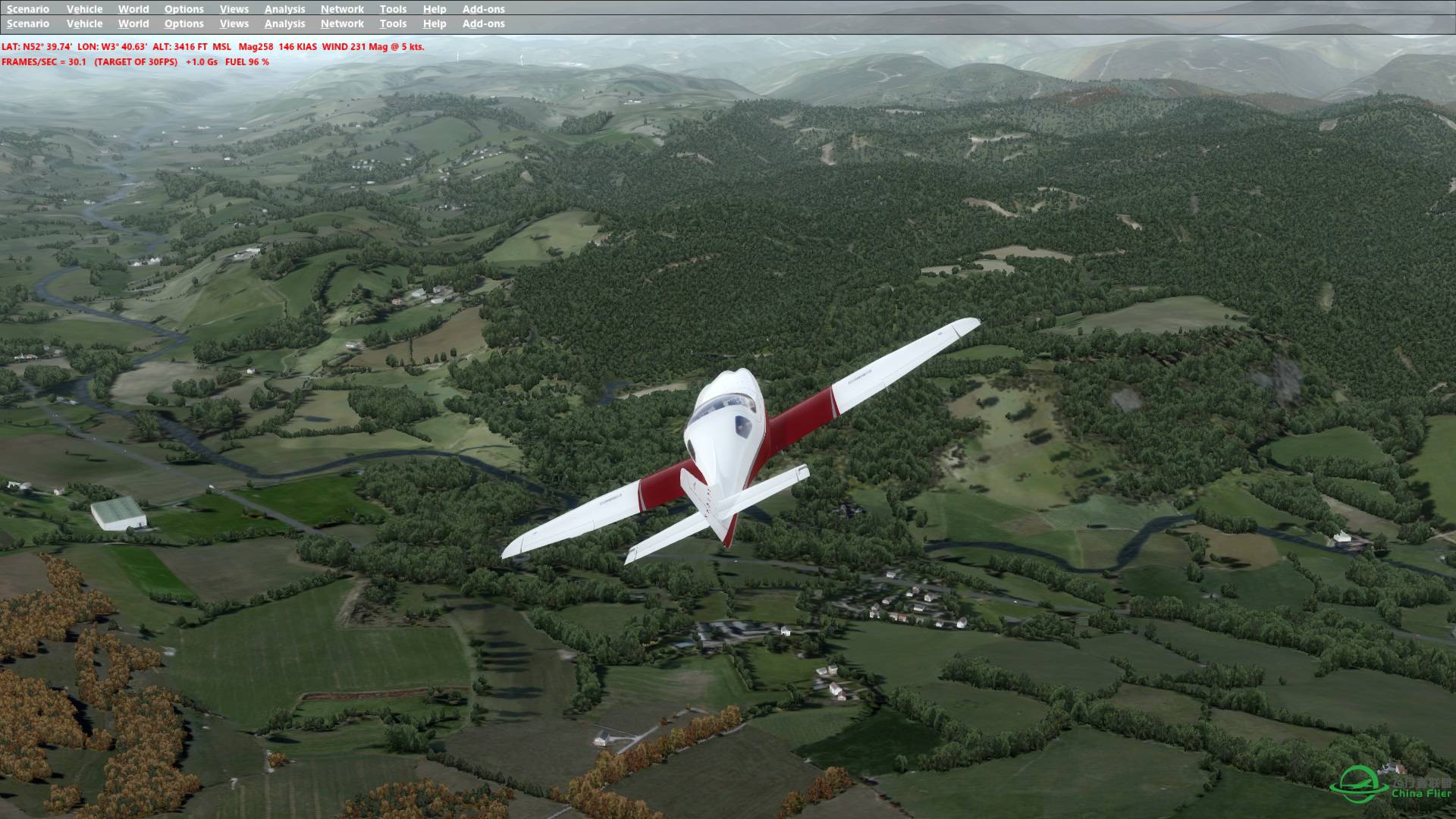Viewport: 1456px width, 819px height.
Task: Open the World menu
Action: tap(133, 9)
